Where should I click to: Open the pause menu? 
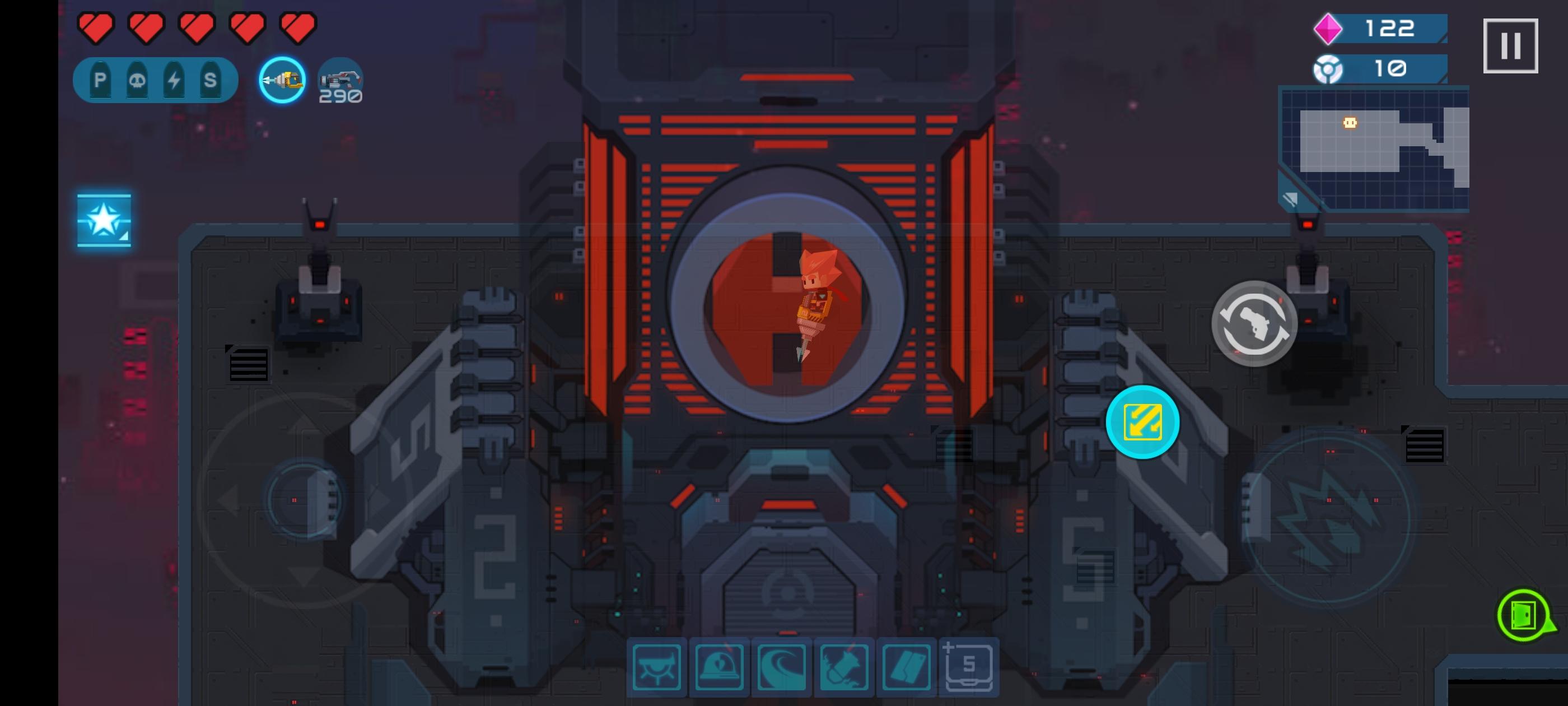coord(1510,44)
